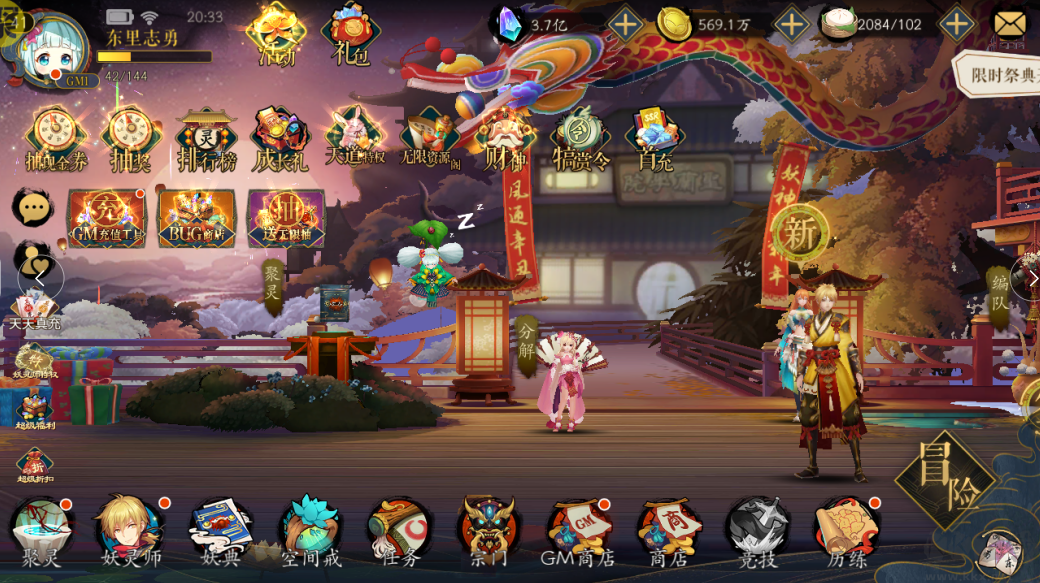Open the 妖灵师 character menu

[x=129, y=530]
